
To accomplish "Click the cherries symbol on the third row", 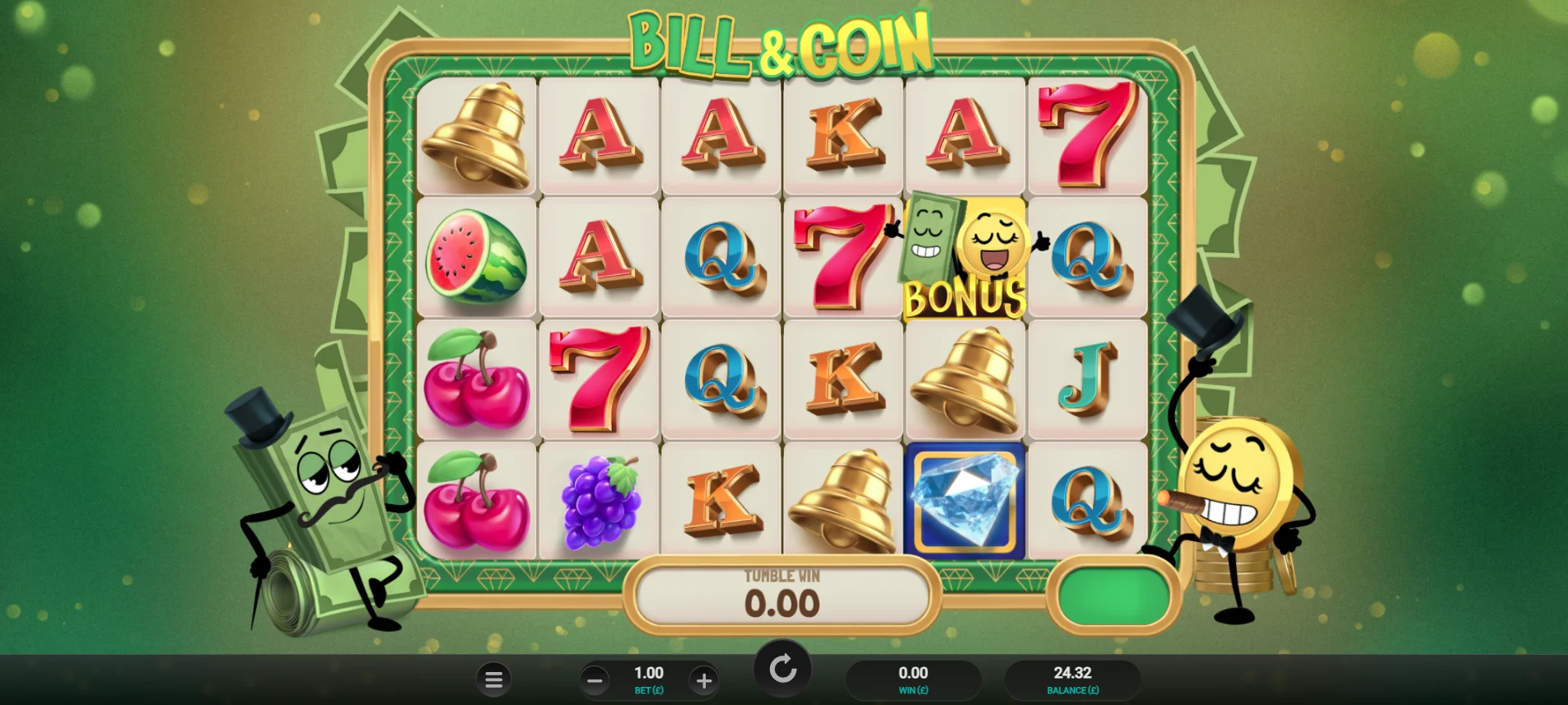I will (x=476, y=380).
